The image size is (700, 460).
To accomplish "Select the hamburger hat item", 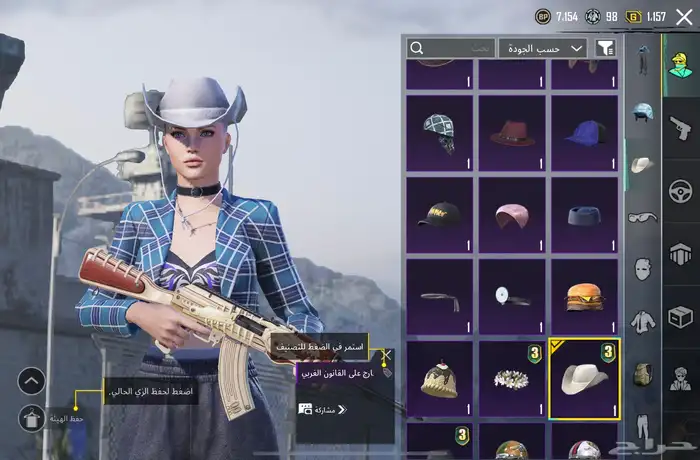I will pos(585,297).
